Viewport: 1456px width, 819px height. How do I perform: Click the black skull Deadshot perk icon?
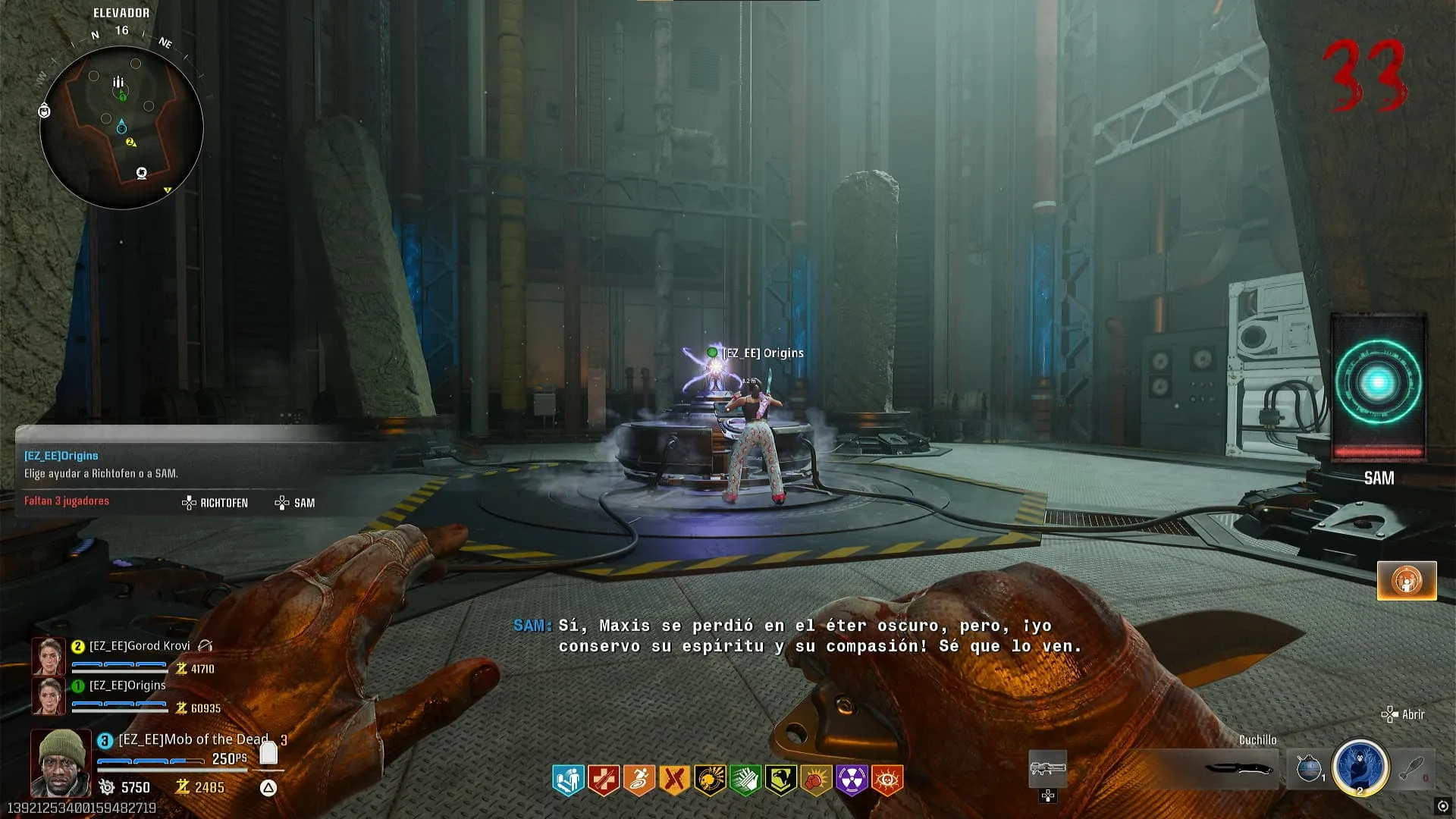click(710, 780)
